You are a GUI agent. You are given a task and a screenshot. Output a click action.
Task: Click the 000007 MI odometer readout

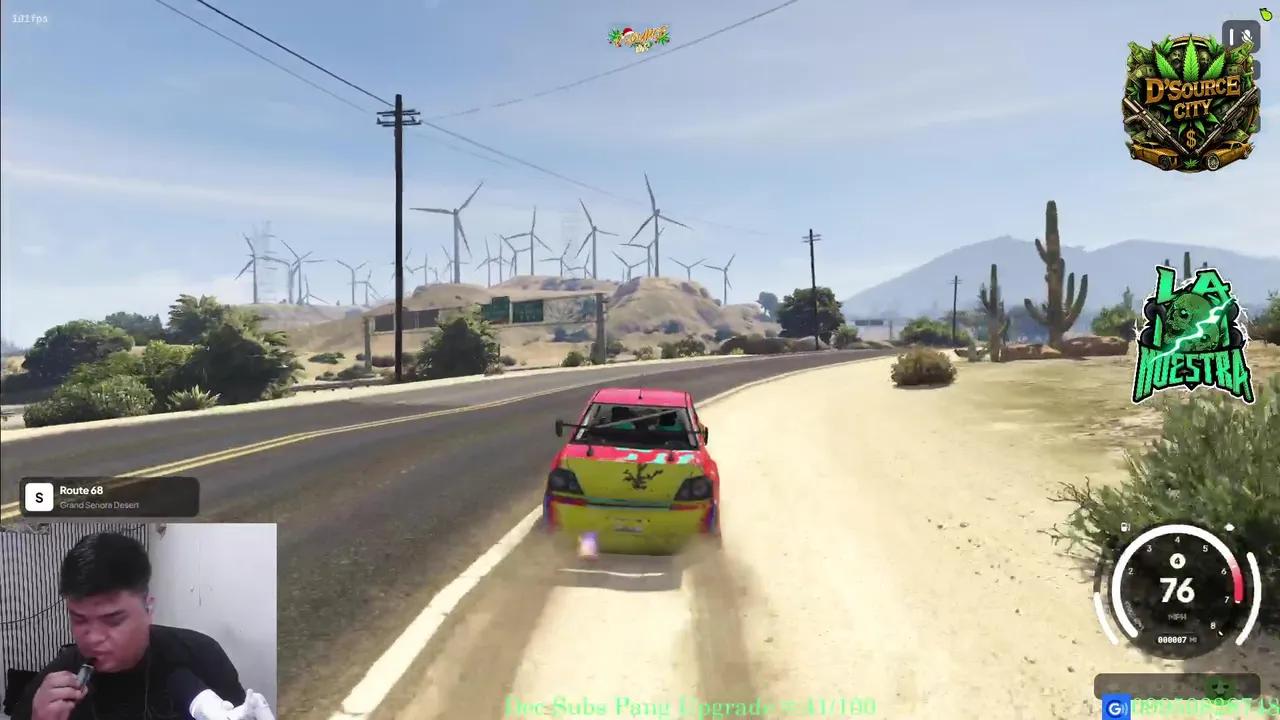tap(1175, 638)
